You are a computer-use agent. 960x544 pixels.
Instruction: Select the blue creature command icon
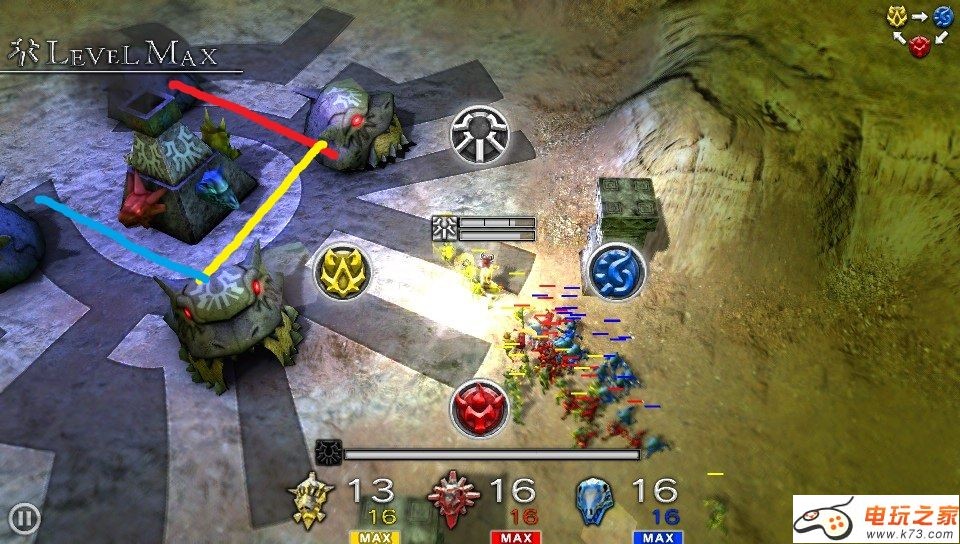tap(614, 270)
